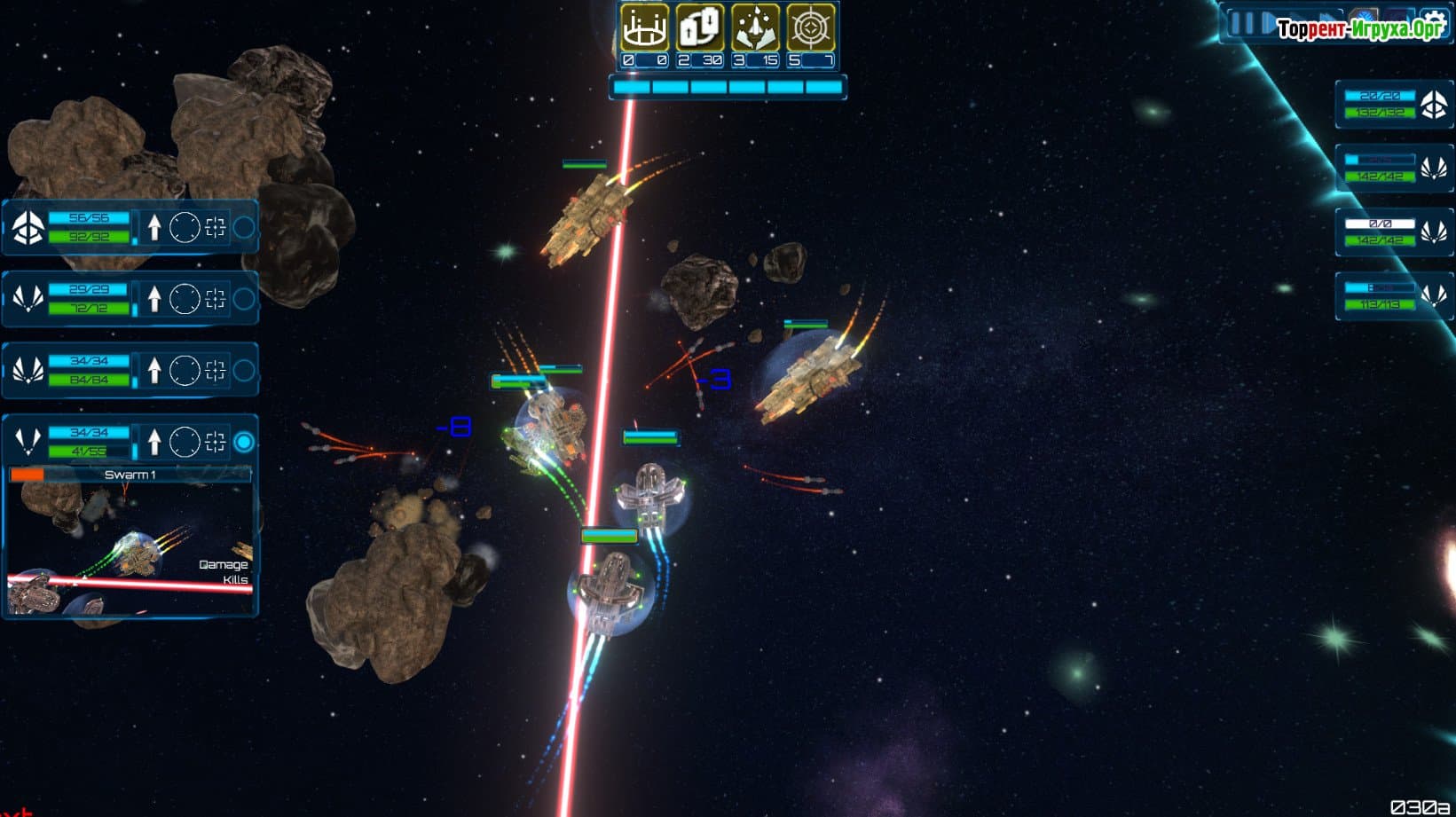Select the squad with 29/29 shields
The height and width of the screenshot is (817, 1456).
(x=71, y=299)
